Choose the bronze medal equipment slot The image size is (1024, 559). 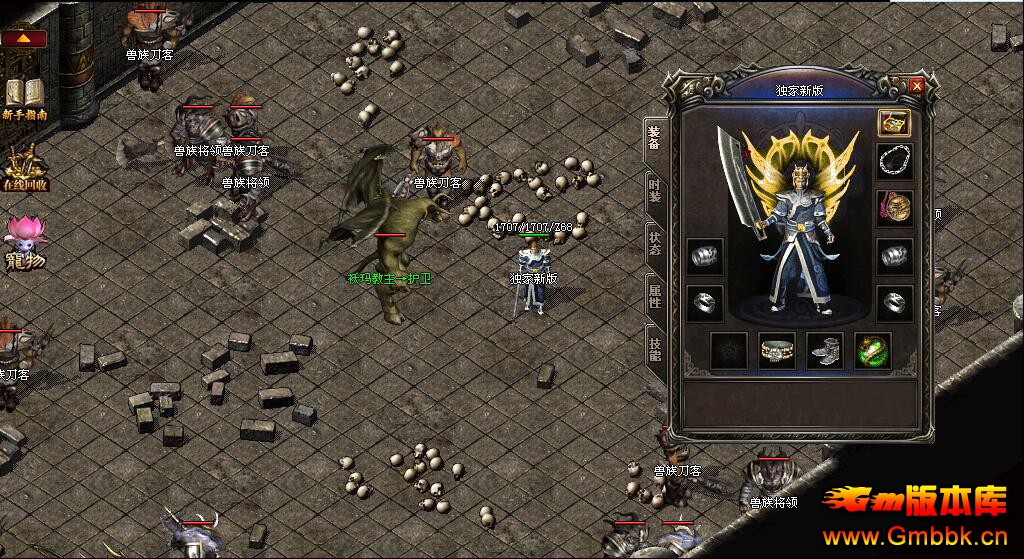[x=893, y=207]
